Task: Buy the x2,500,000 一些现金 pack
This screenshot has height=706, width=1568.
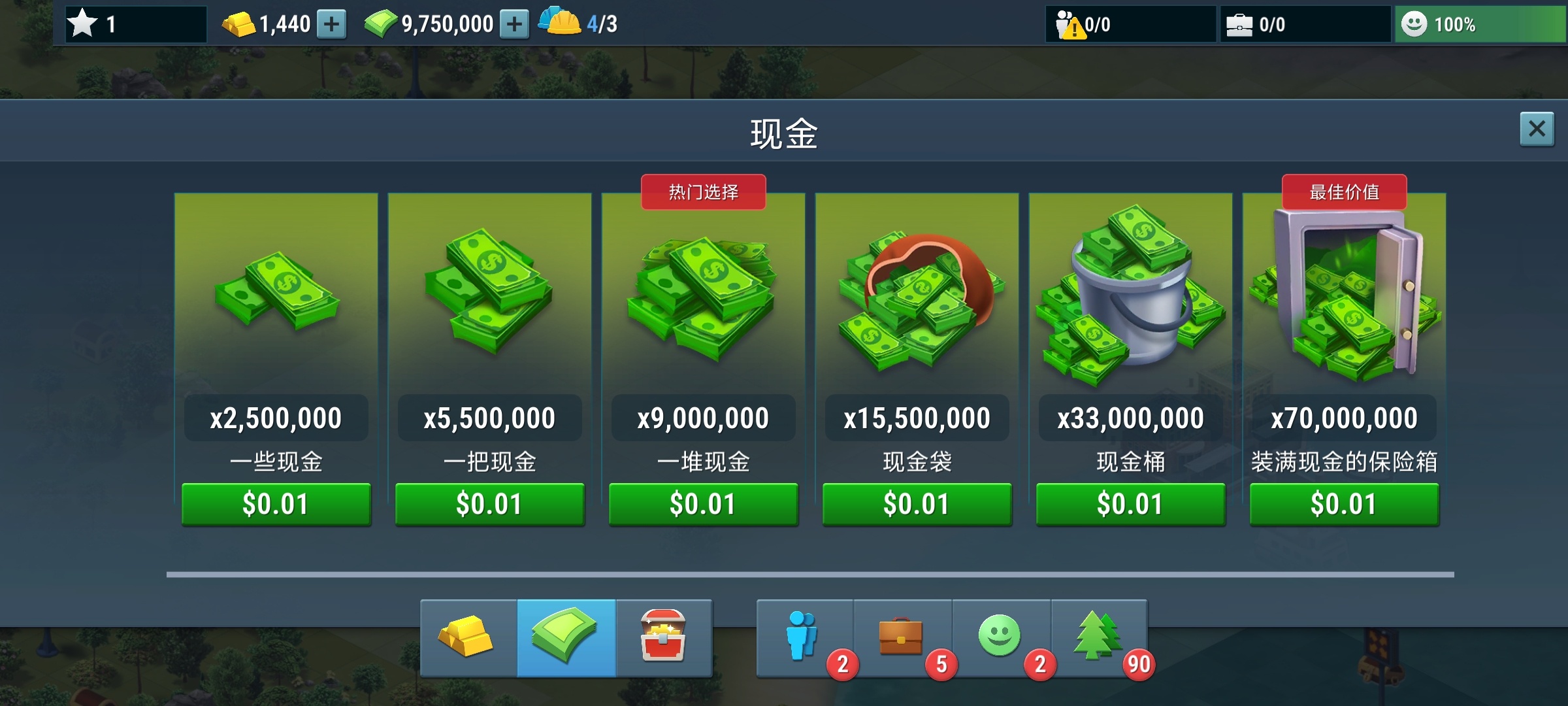Action: click(x=276, y=504)
